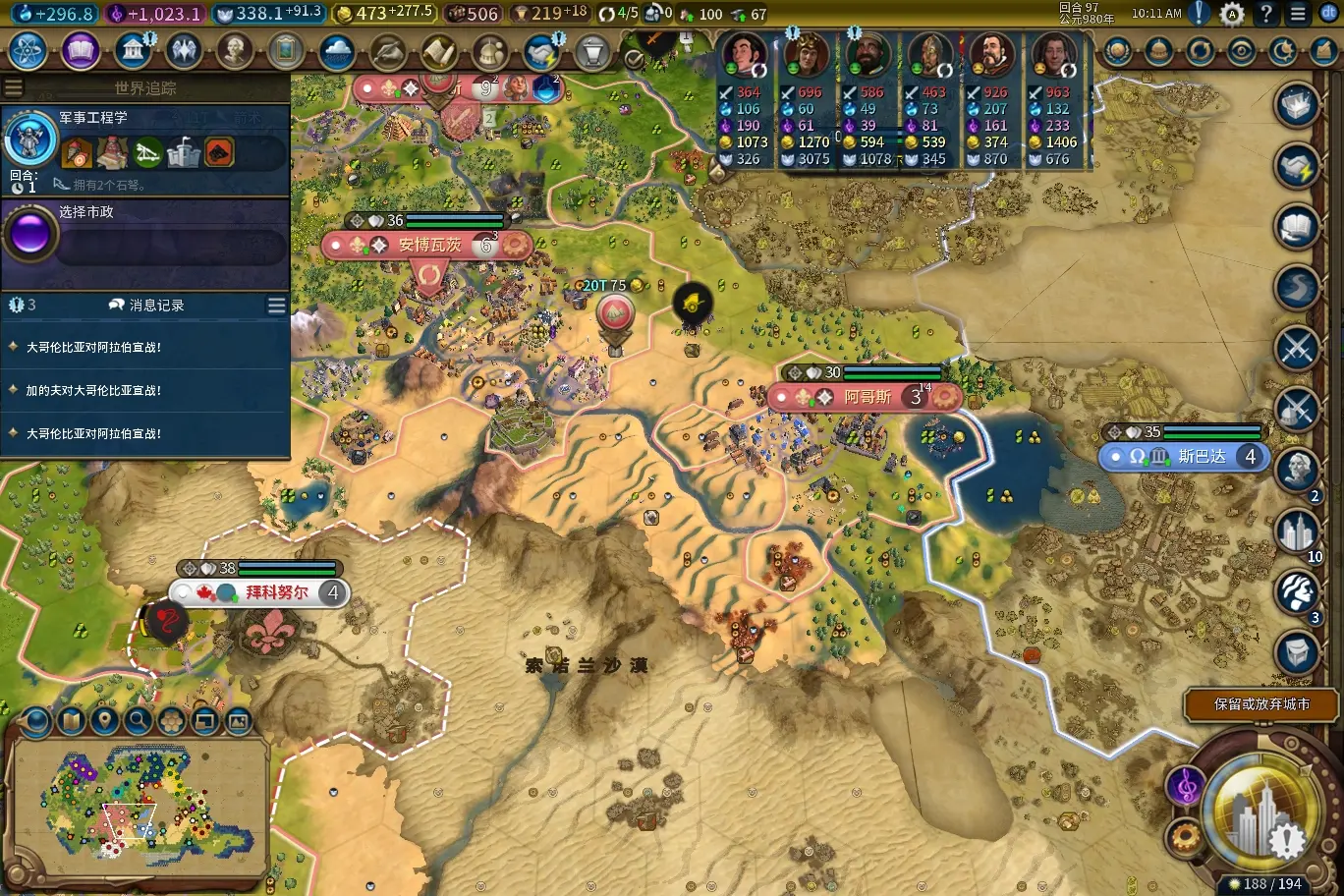Open the minimap search magnifier tool
This screenshot has height=896, width=1344.
click(x=138, y=721)
